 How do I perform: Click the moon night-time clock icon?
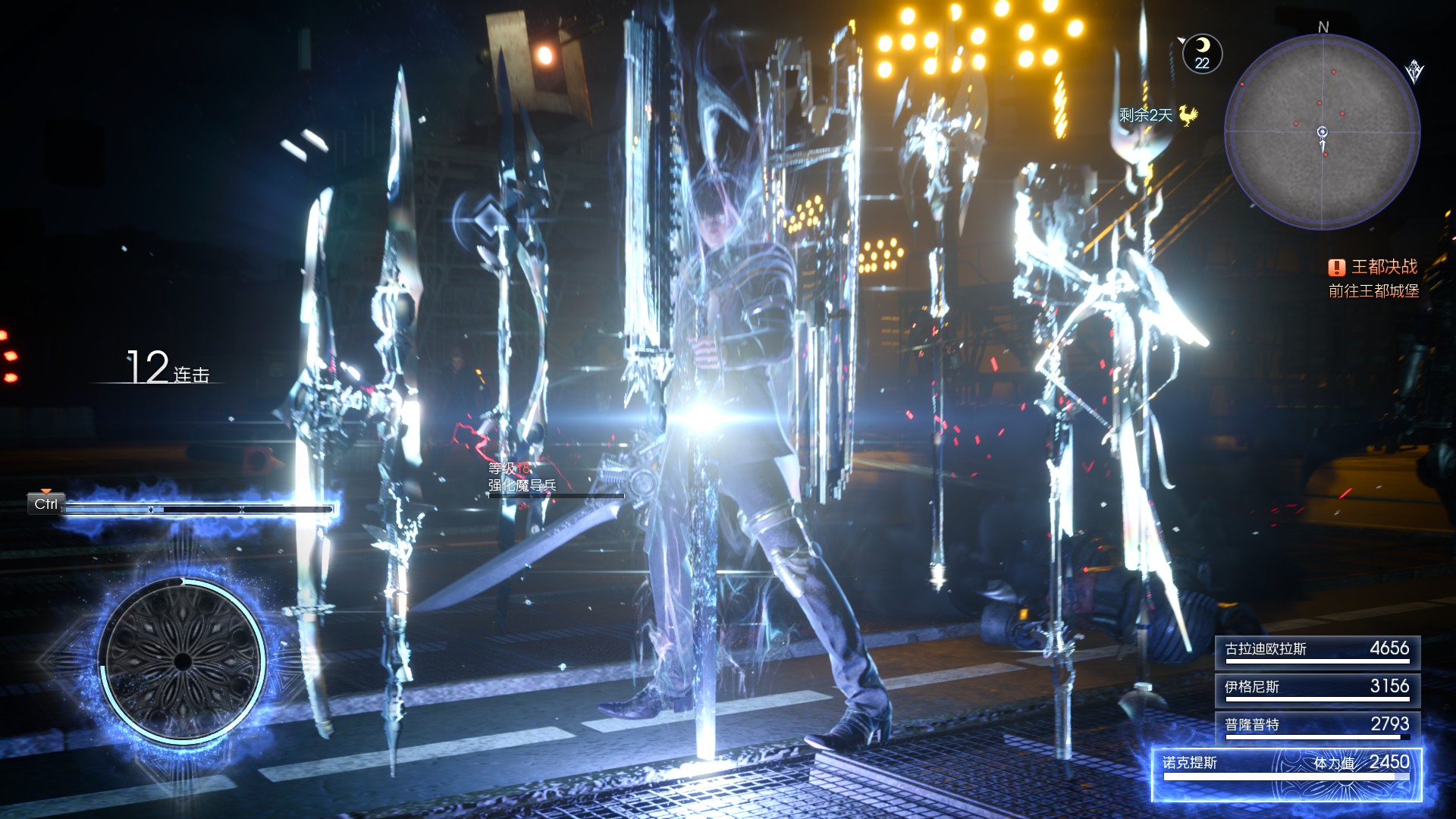tap(1202, 53)
